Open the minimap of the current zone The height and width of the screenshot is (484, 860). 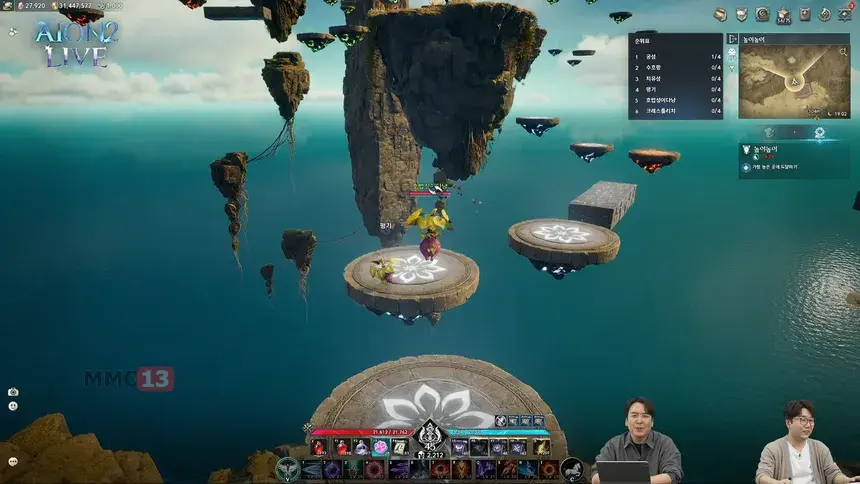794,77
